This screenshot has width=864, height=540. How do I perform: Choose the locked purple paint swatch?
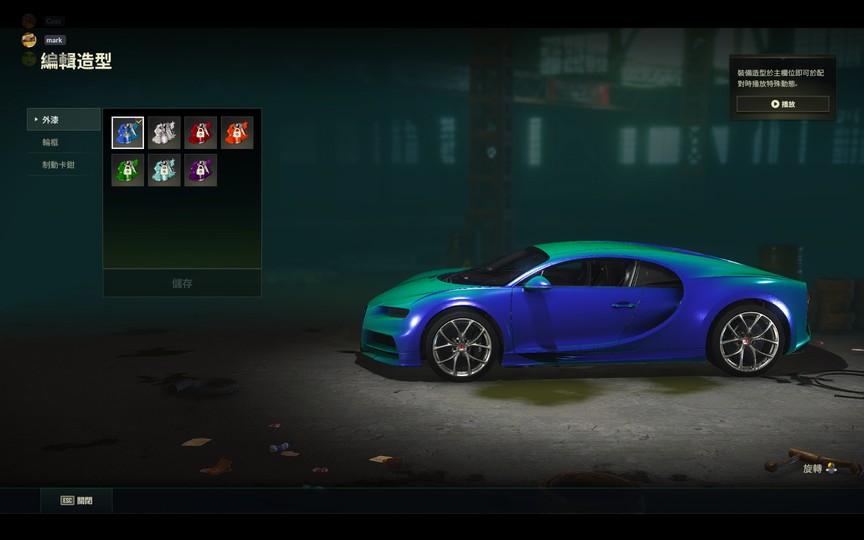(x=200, y=170)
